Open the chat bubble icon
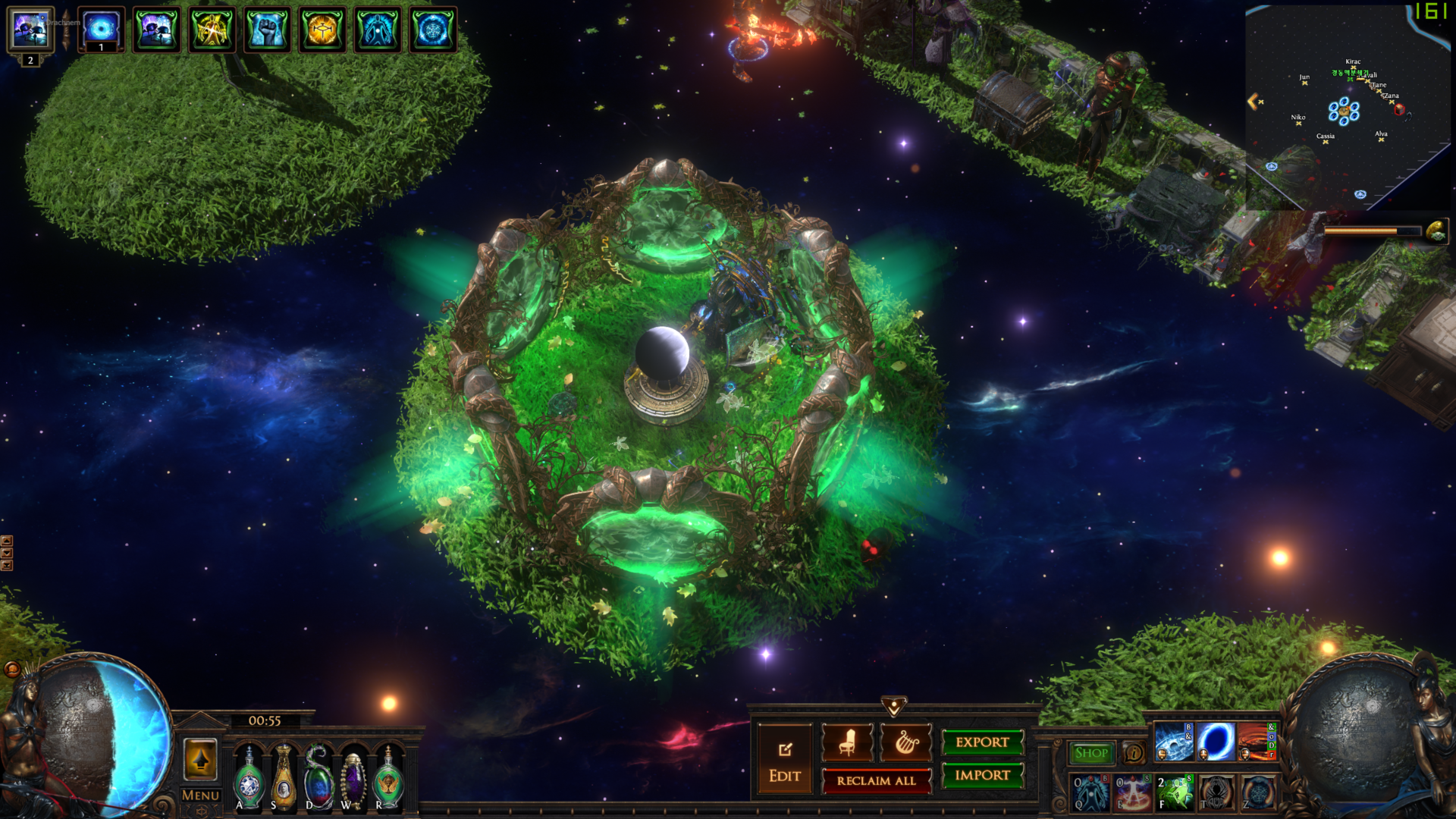The width and height of the screenshot is (1456, 819). coord(12,669)
